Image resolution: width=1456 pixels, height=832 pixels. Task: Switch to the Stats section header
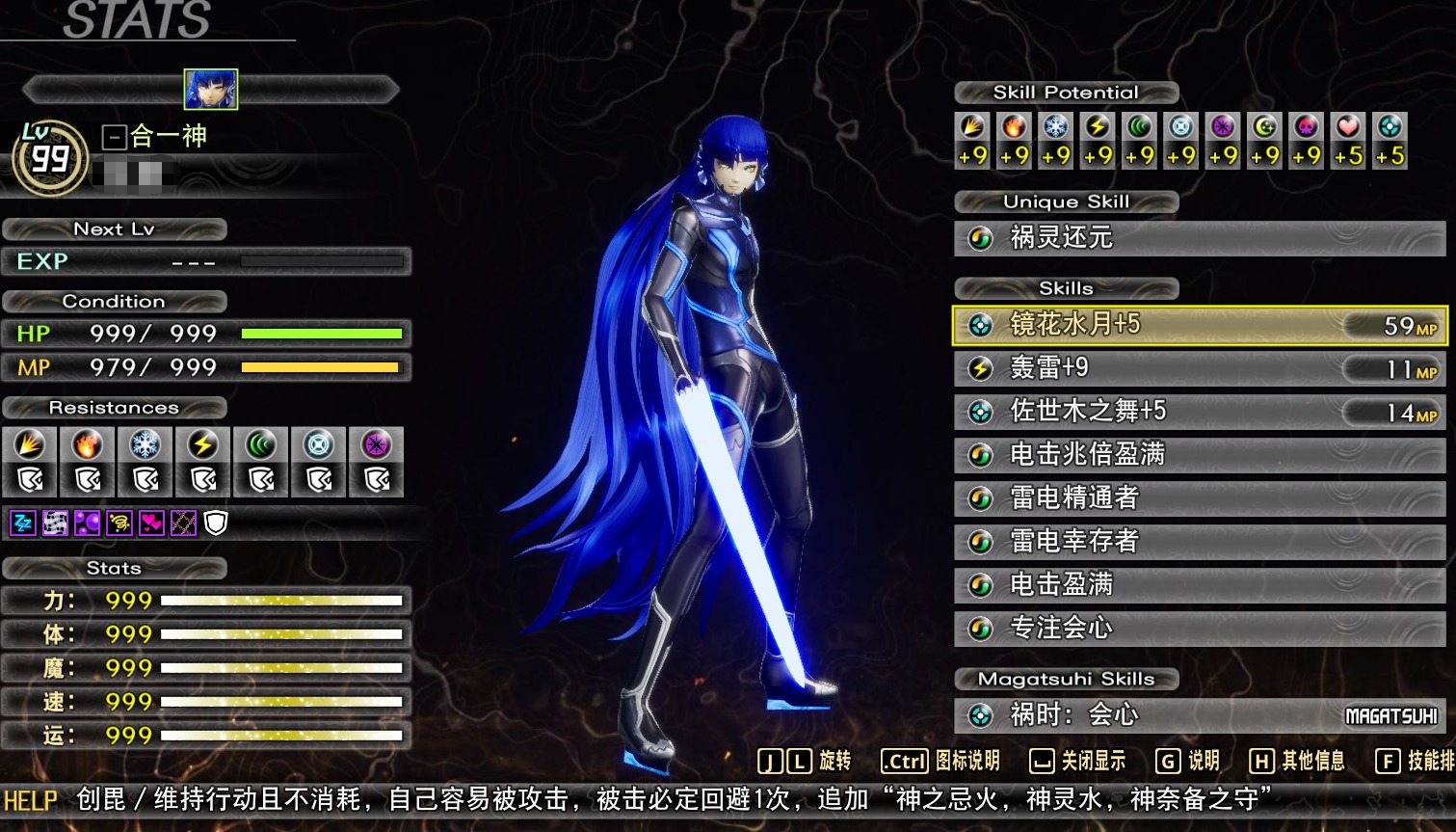[113, 568]
